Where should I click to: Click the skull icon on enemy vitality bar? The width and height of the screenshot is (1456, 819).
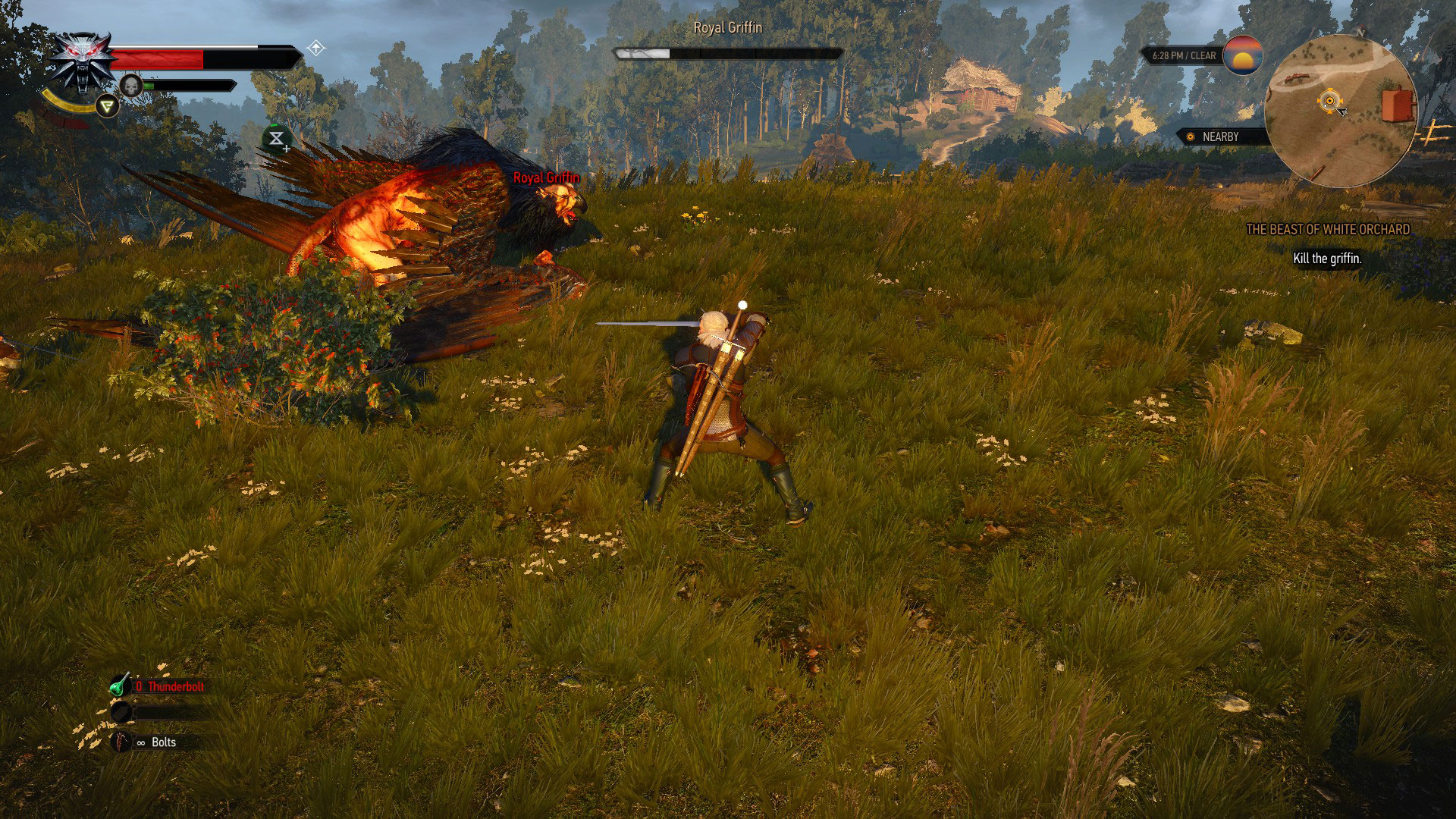click(131, 85)
